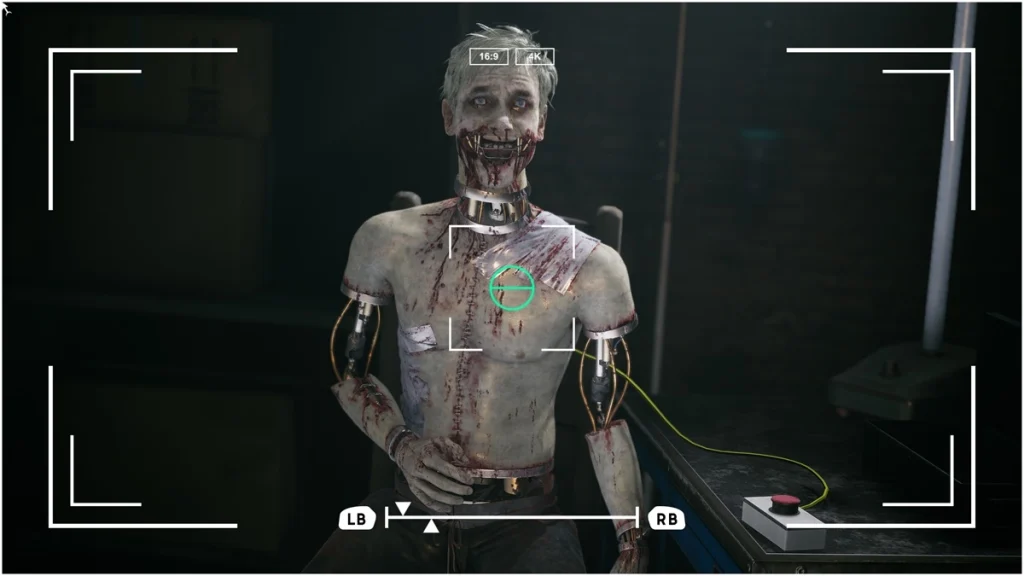Select the 16:9 aspect ratio indicator
The height and width of the screenshot is (576, 1024).
[x=489, y=57]
